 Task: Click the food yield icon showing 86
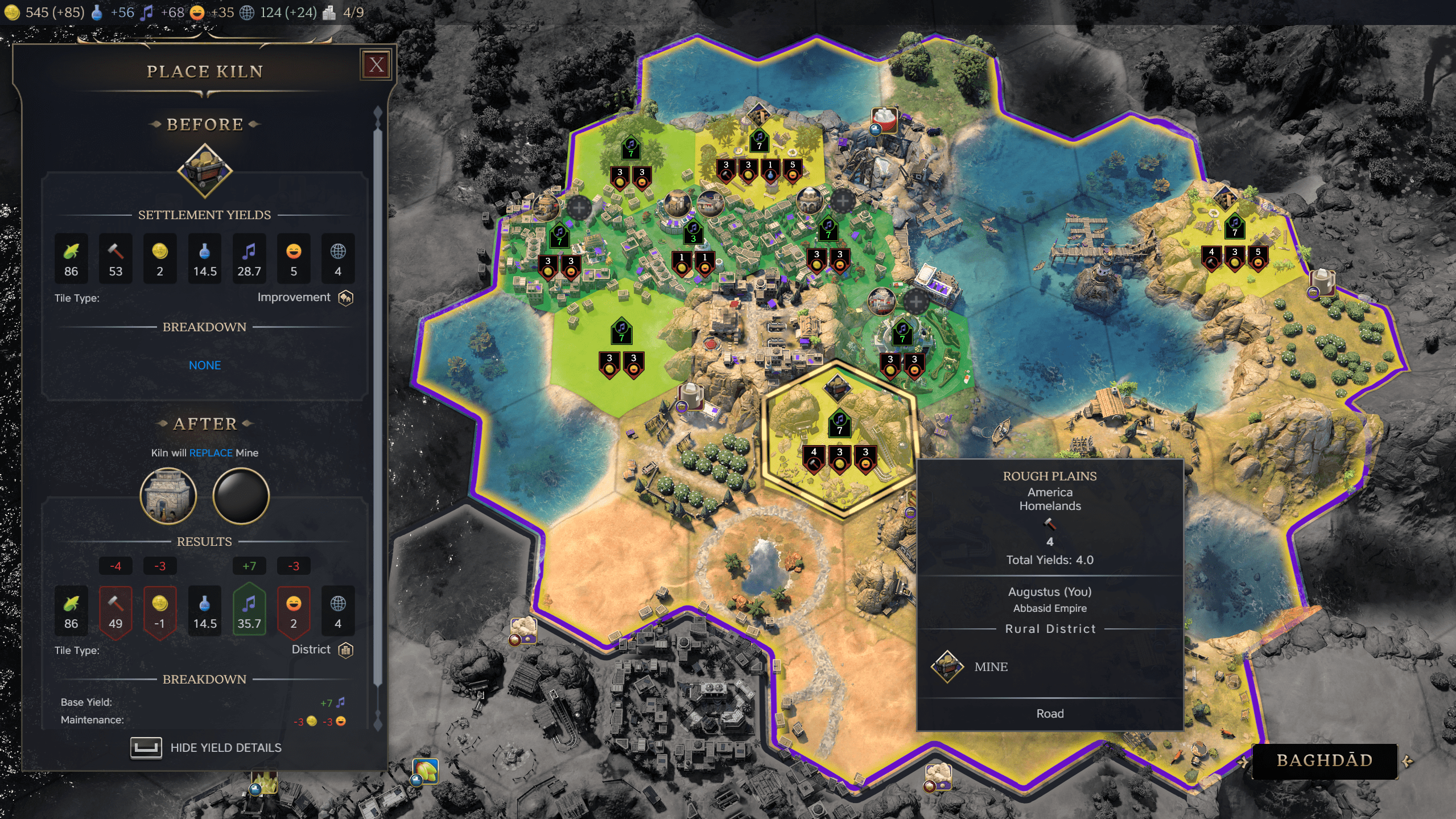(x=71, y=259)
